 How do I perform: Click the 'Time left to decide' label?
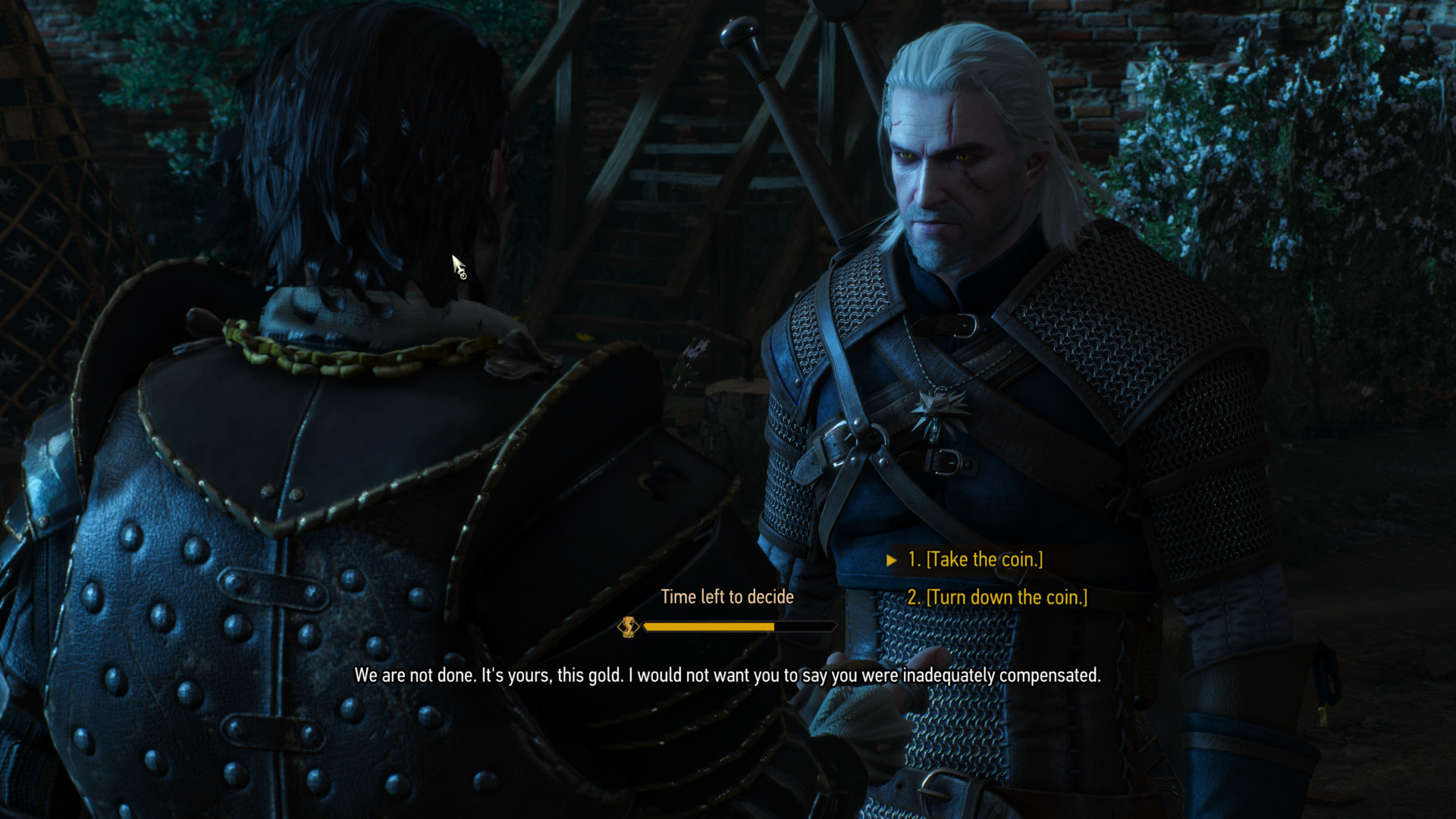pyautogui.click(x=727, y=597)
